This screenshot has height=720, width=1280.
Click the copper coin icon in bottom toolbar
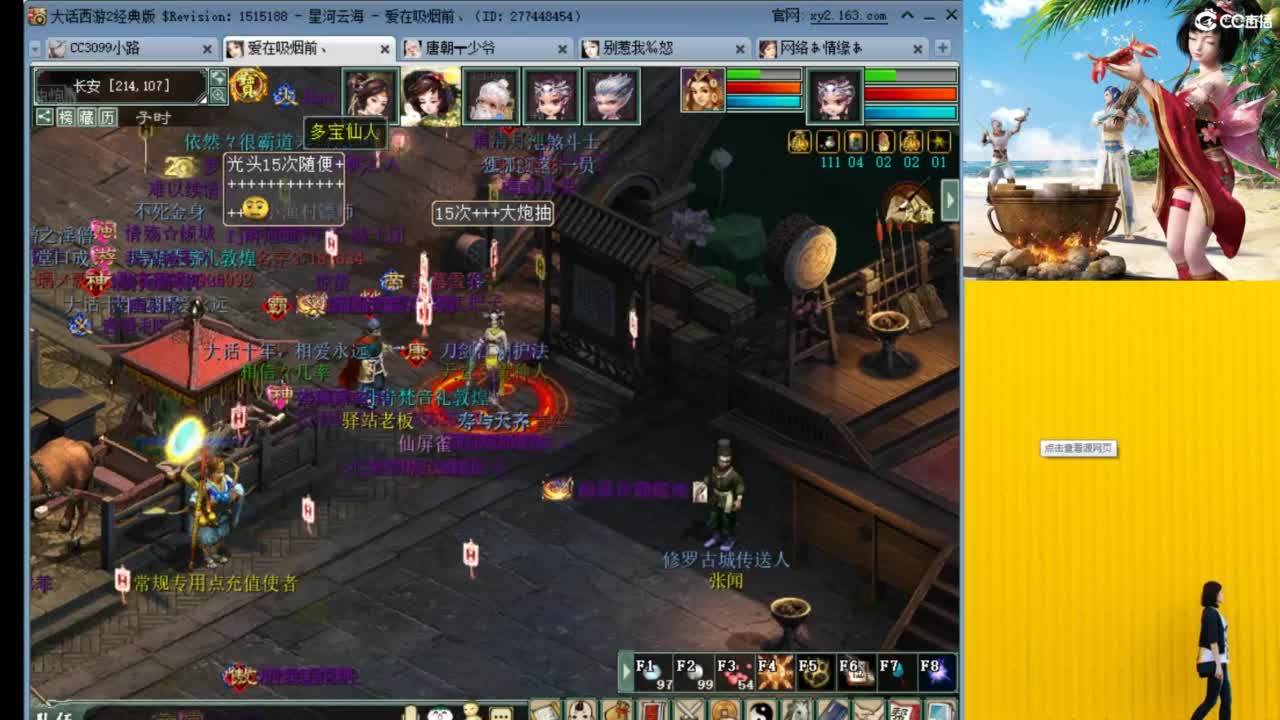pos(722,710)
